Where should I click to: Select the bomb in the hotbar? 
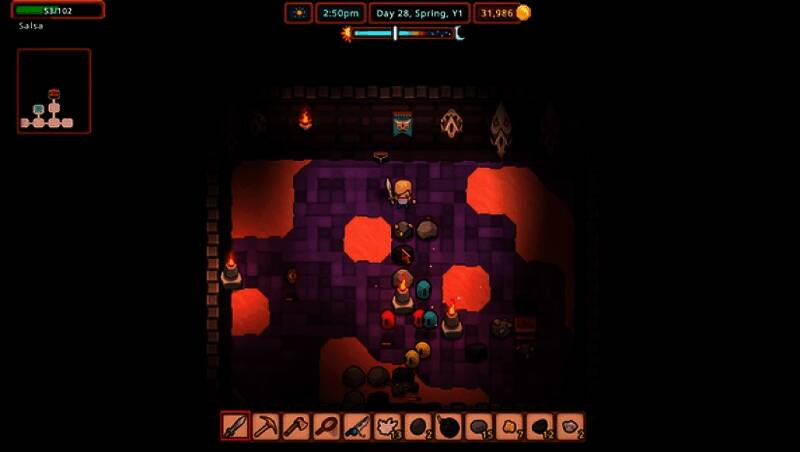448,426
